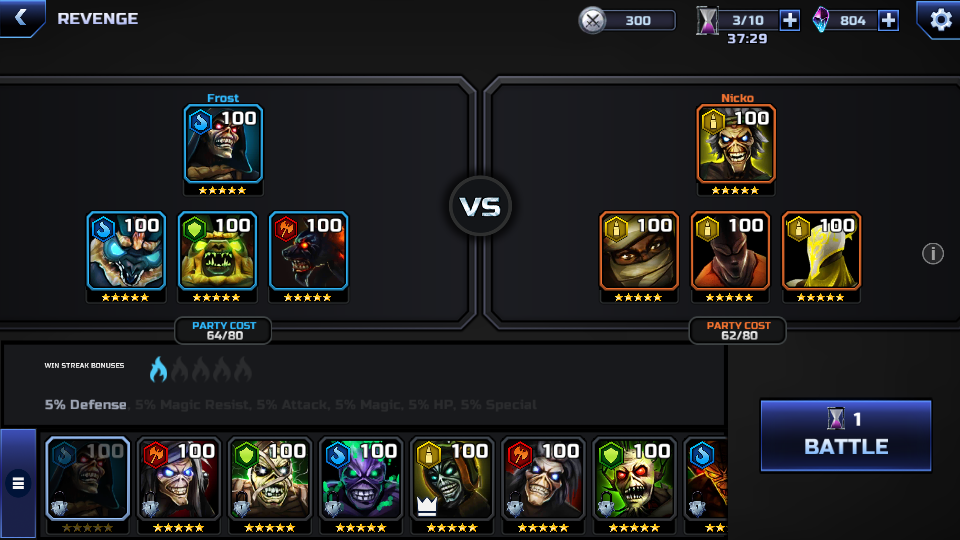Choose the purple-faced Eddie from roster
The width and height of the screenshot is (960, 540).
coord(361,478)
